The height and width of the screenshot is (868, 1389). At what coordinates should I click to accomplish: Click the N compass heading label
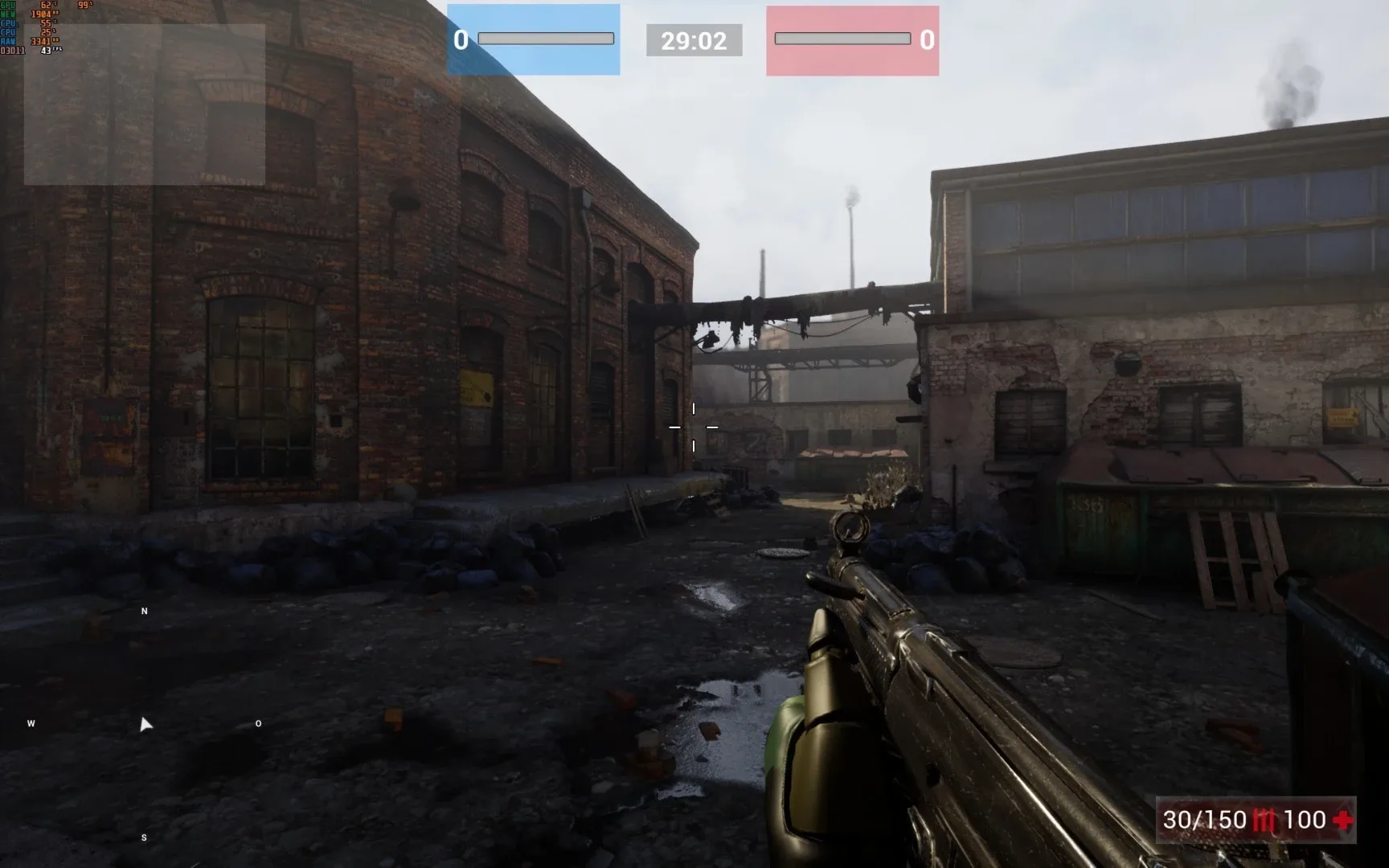pyautogui.click(x=144, y=611)
